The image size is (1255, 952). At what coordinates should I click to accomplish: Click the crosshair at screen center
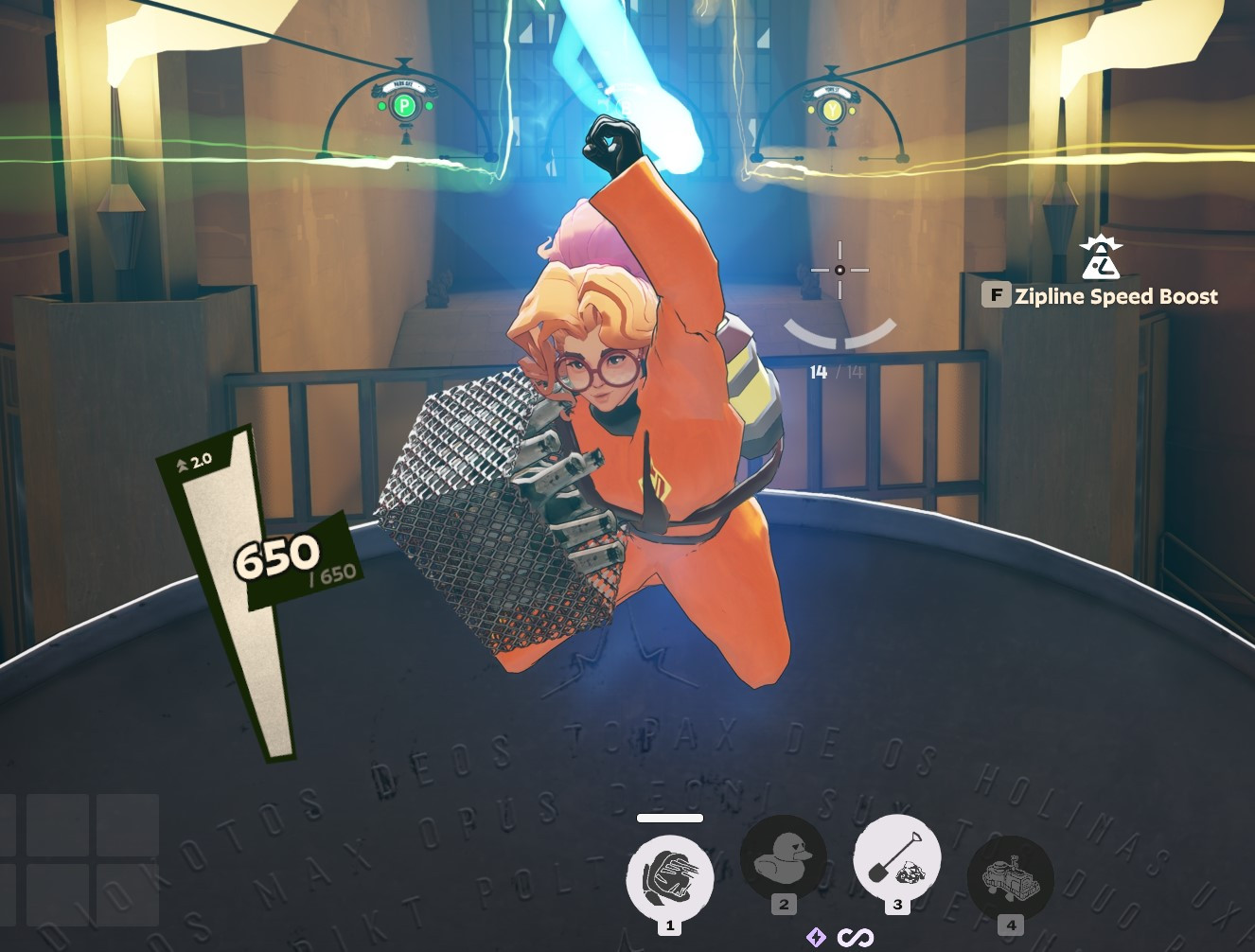coord(840,271)
